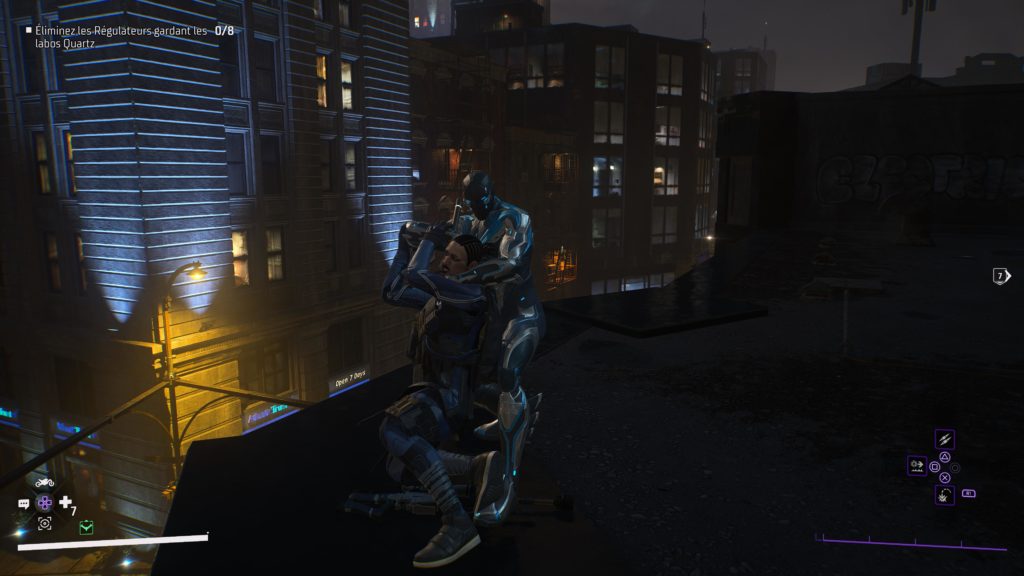Activate the AR scan target icon
This screenshot has height=576, width=1024.
pos(44,523)
